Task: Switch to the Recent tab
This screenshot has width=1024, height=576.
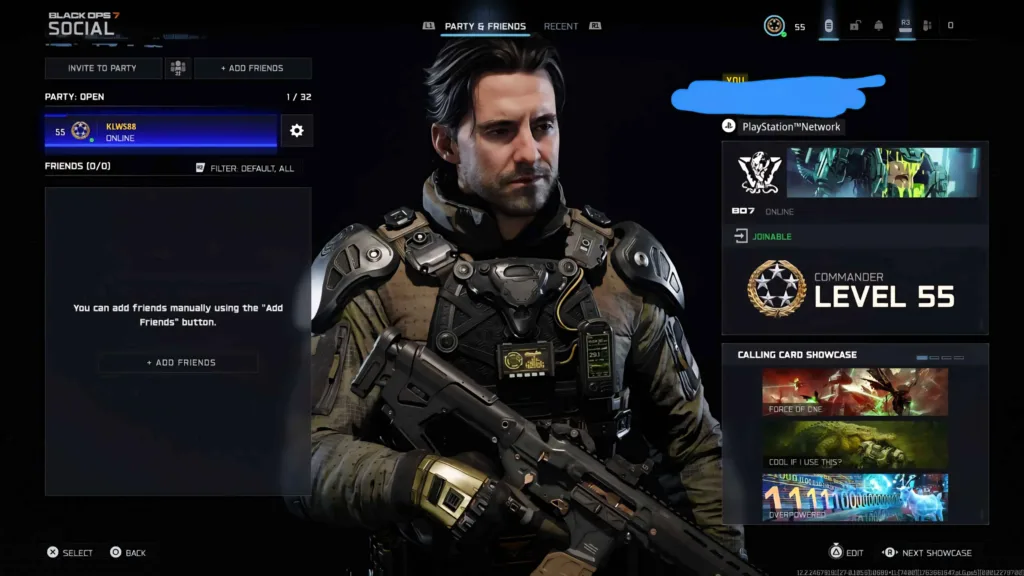Action: click(561, 26)
